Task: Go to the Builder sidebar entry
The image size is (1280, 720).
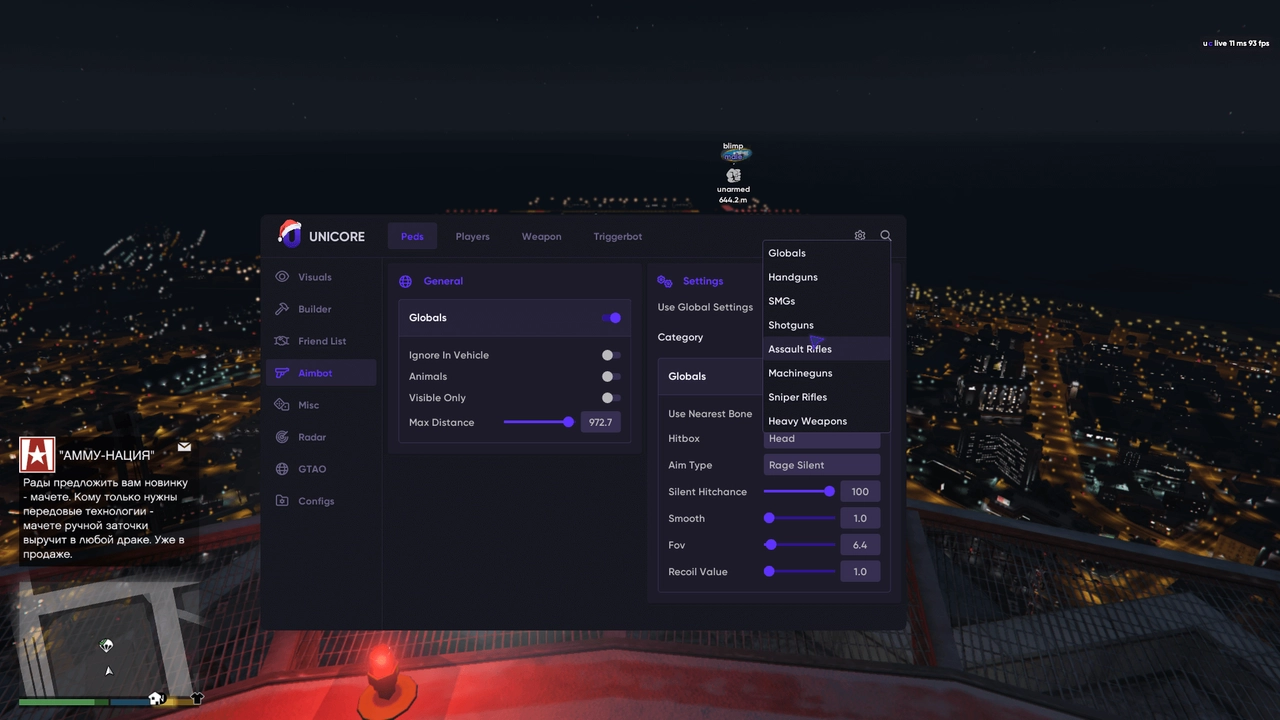Action: click(314, 309)
